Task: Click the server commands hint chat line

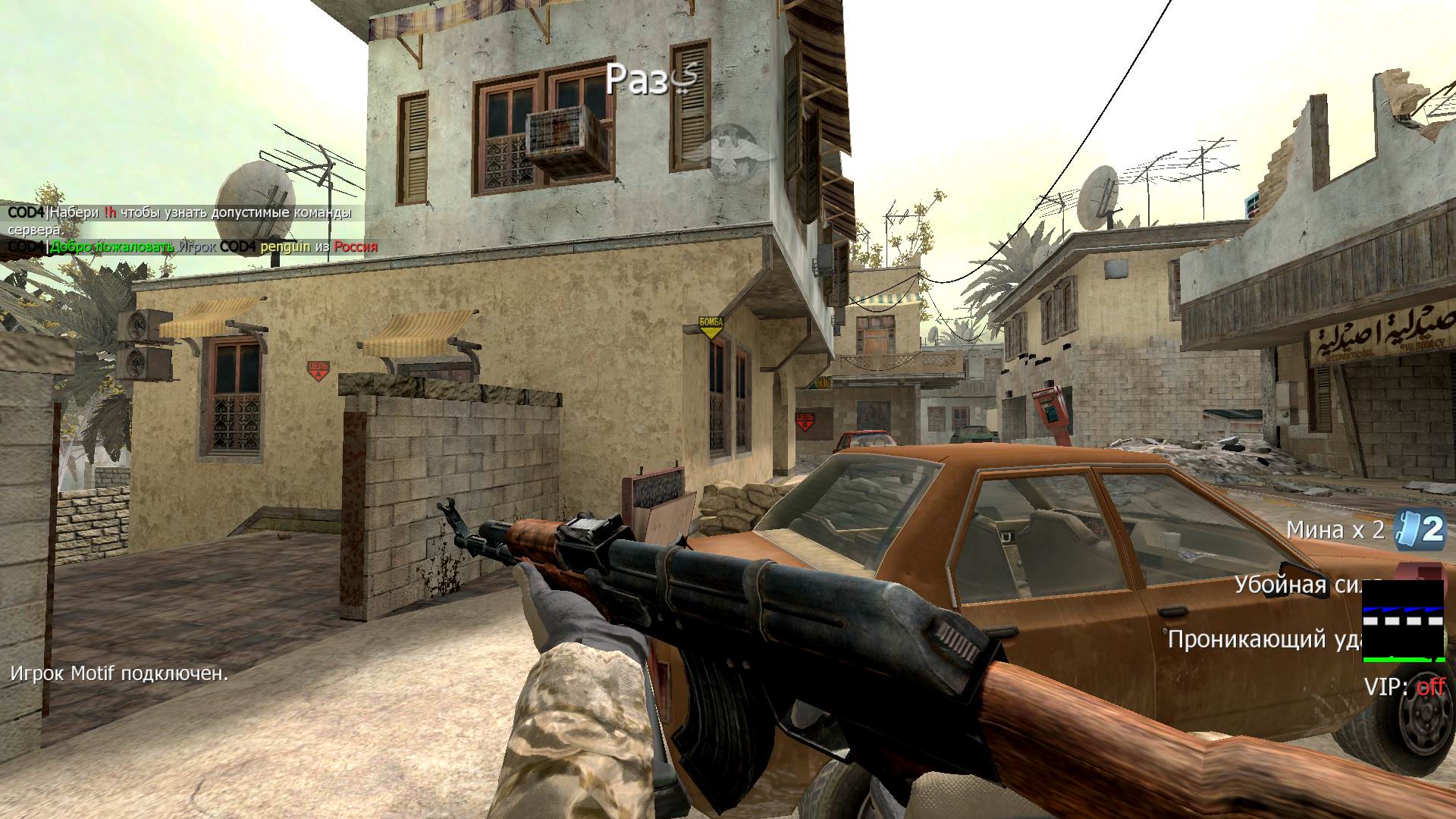Action: pyautogui.click(x=180, y=220)
